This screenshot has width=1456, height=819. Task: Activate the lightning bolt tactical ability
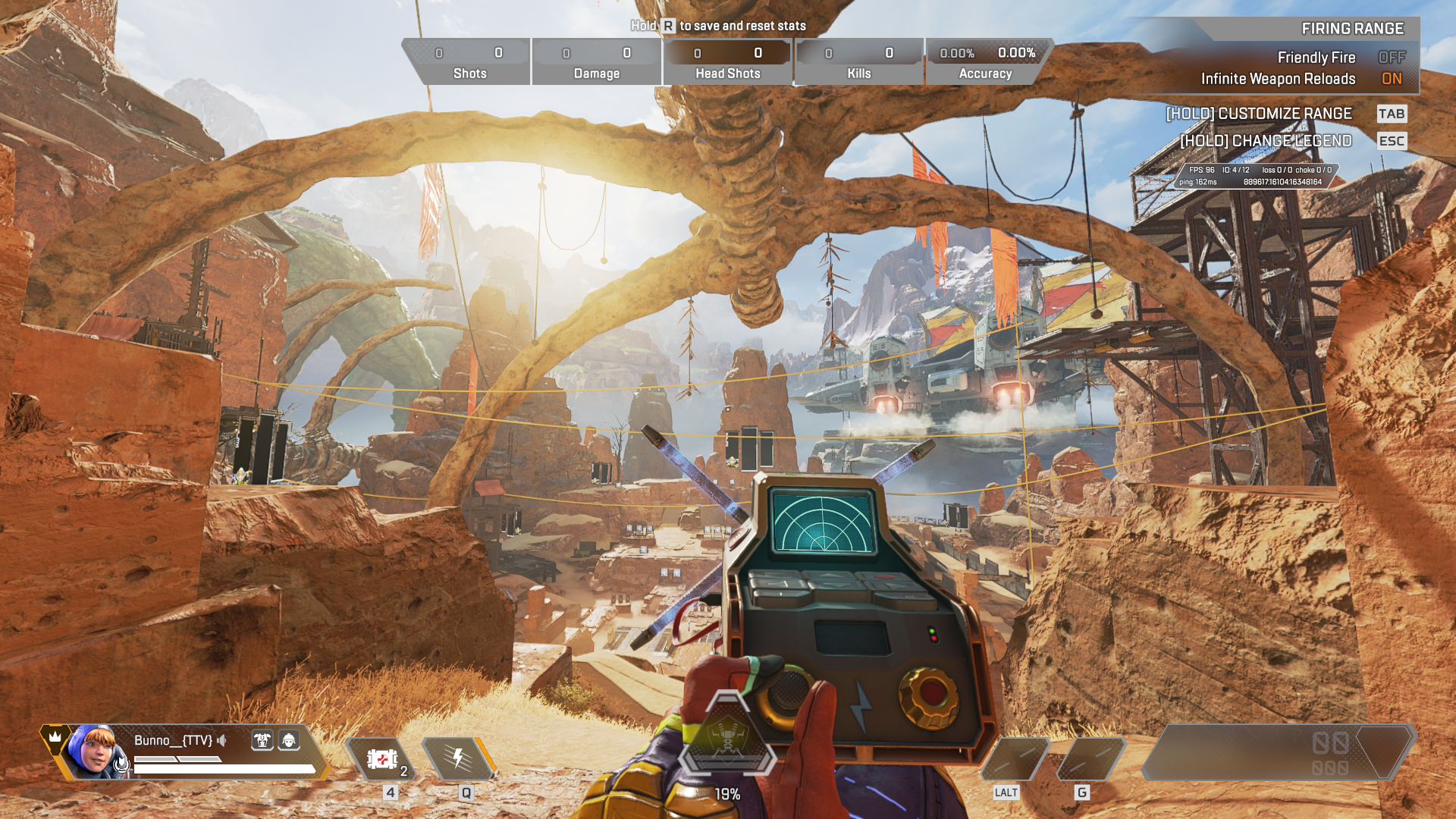[x=458, y=758]
